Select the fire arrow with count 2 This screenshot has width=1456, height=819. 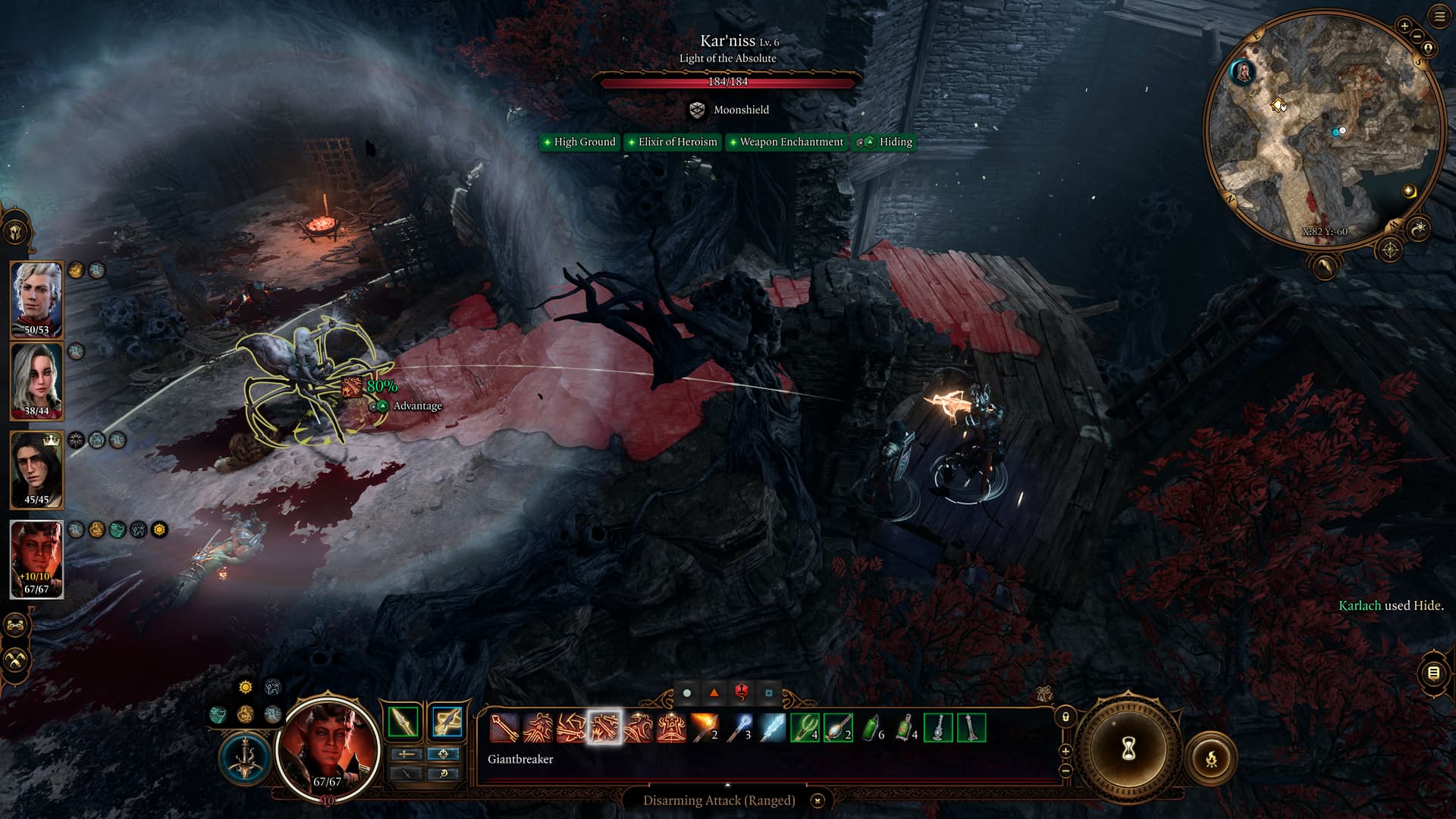click(x=704, y=728)
